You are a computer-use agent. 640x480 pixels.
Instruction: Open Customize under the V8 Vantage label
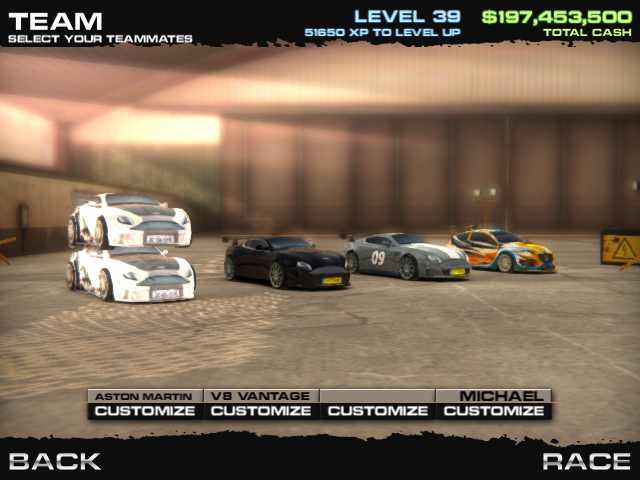(261, 411)
